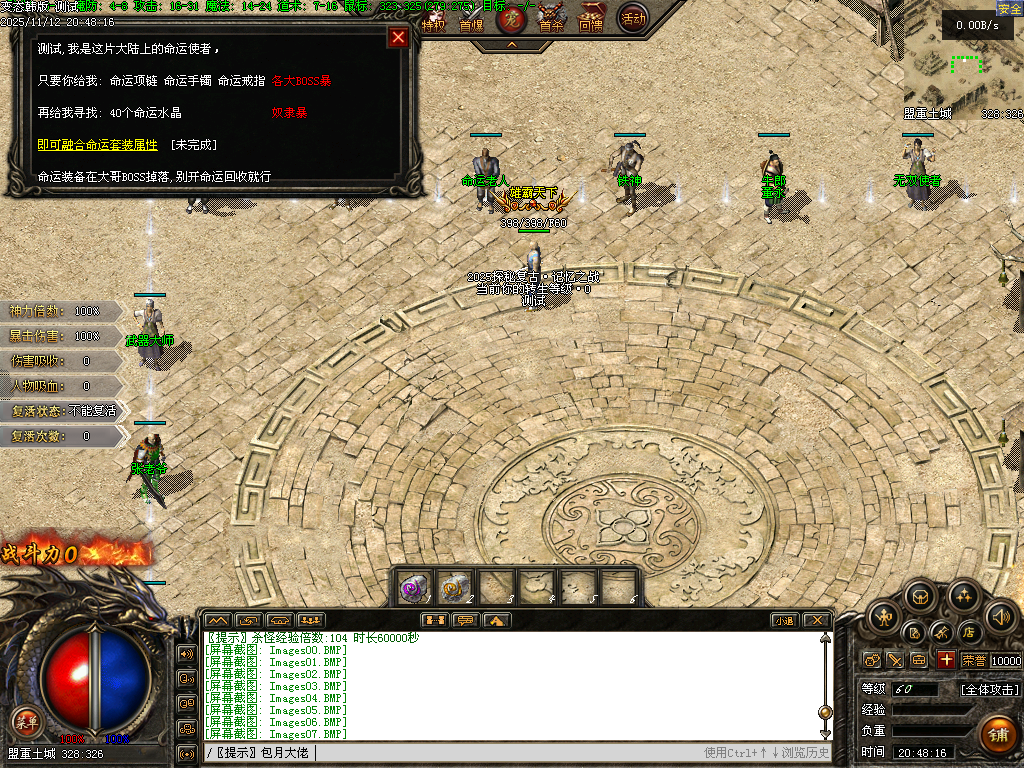
Task: Open the 活动 events button
Action: (x=632, y=18)
